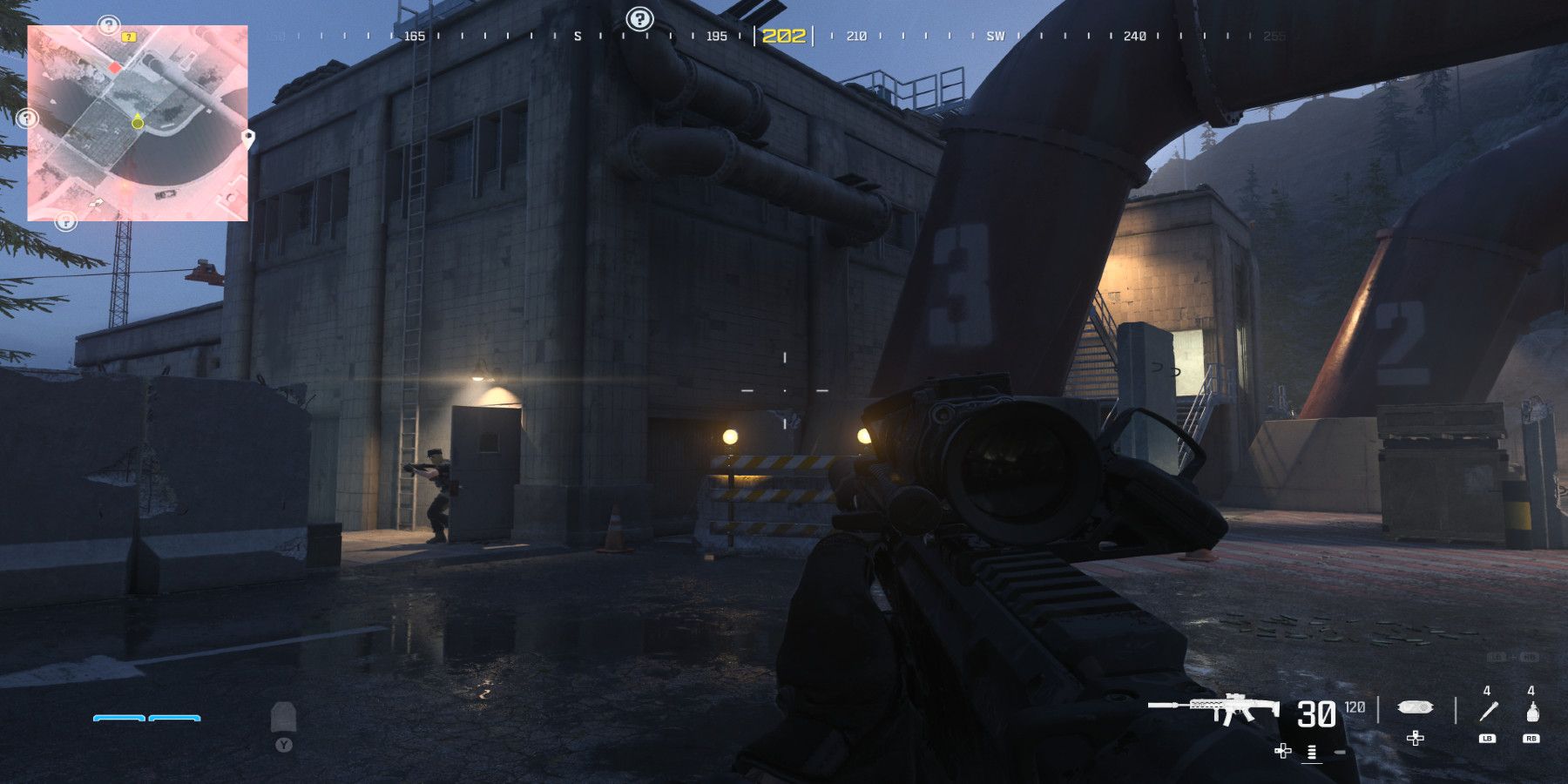The image size is (1568, 784).
Task: Select the red enemy diamond marker on the minimap
Action: [x=116, y=68]
